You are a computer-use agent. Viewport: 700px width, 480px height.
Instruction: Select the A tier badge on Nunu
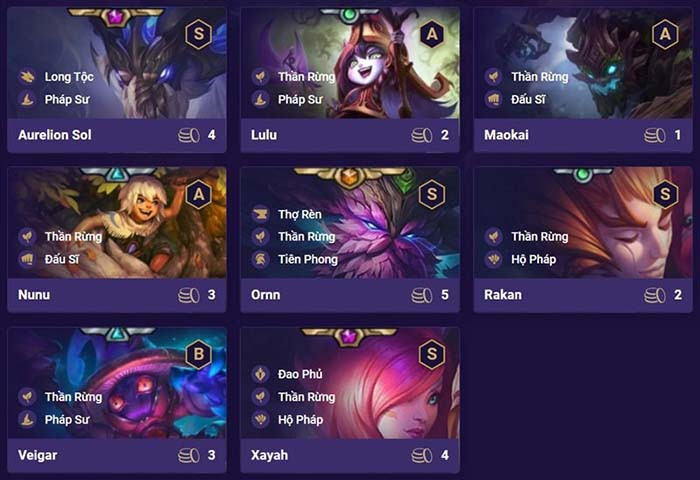tap(198, 194)
